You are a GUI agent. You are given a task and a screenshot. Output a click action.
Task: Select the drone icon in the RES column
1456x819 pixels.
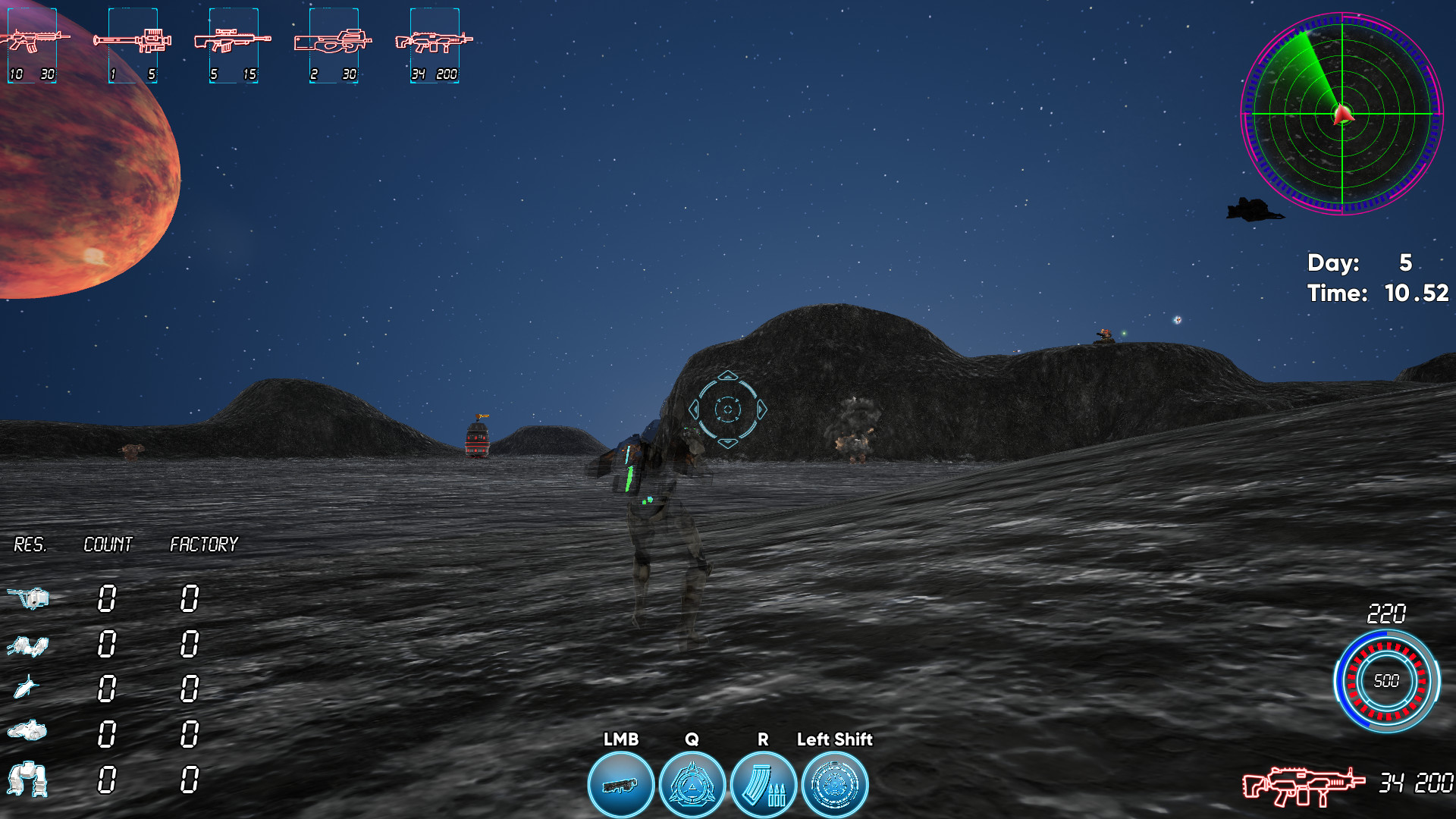[x=30, y=599]
